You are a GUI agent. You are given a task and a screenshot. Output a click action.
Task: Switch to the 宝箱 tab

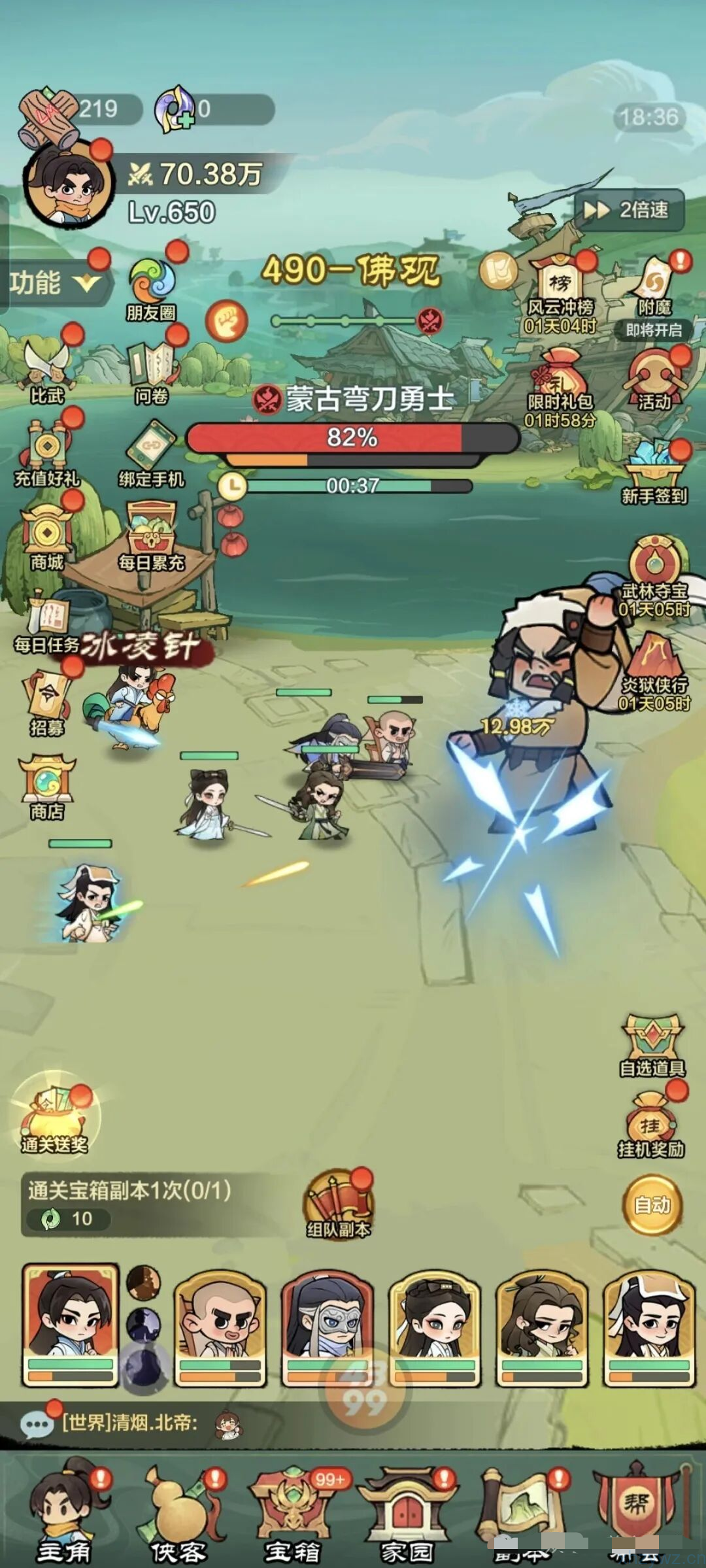tap(292, 1516)
